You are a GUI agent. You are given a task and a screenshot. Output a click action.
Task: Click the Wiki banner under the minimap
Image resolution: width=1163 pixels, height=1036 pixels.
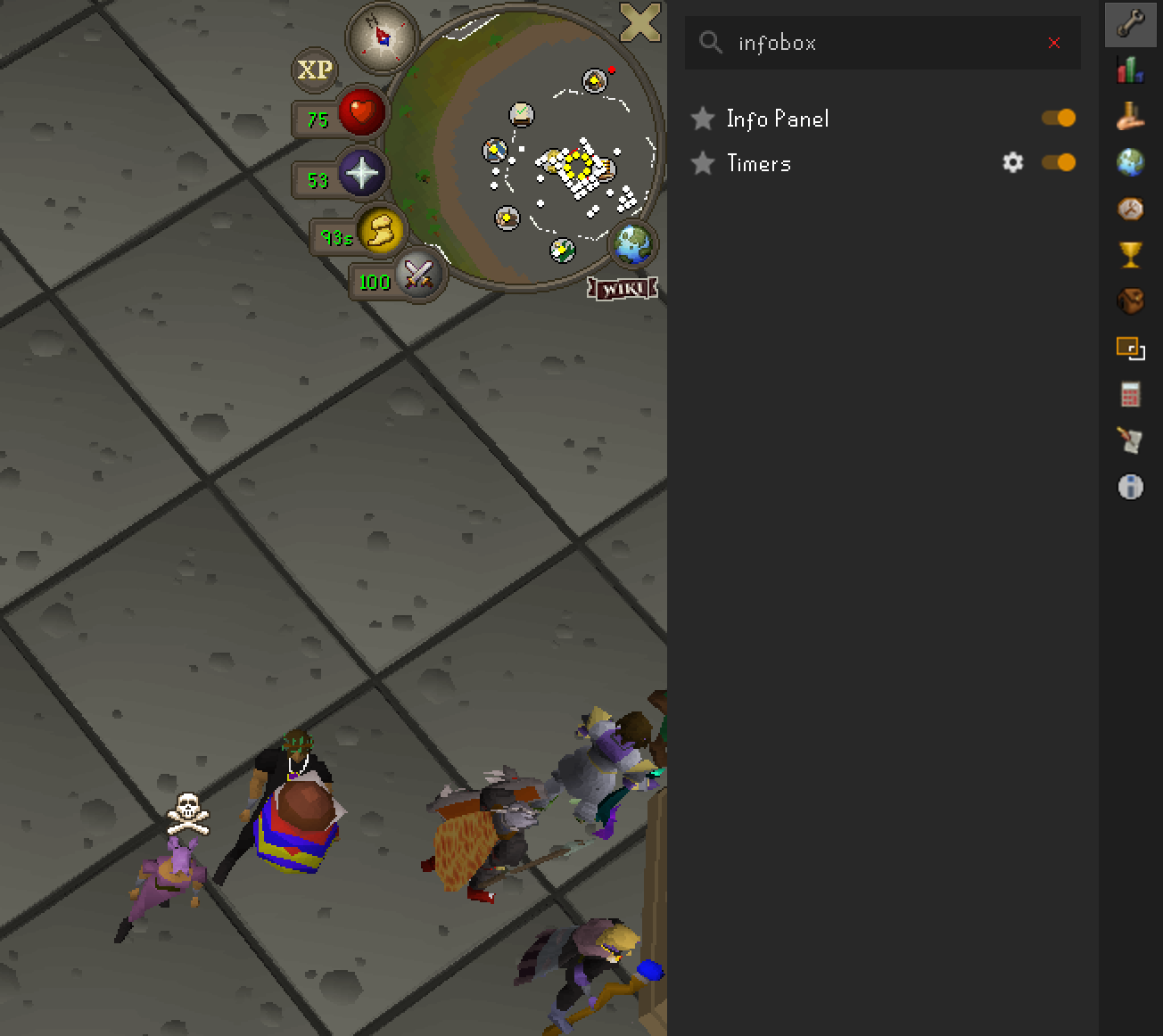(x=623, y=288)
